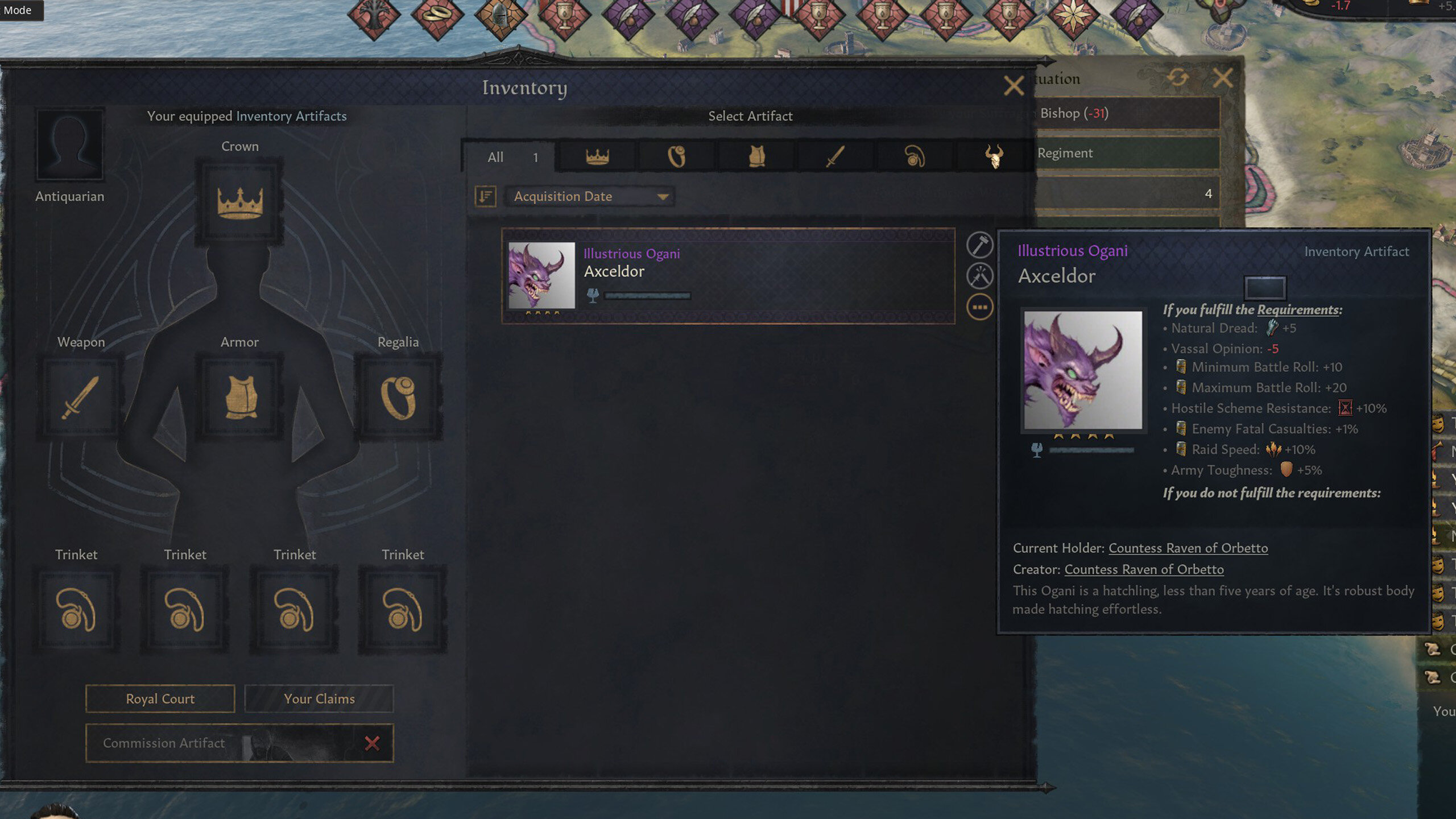Select the crown artifact filter
The image size is (1456, 819).
click(597, 158)
